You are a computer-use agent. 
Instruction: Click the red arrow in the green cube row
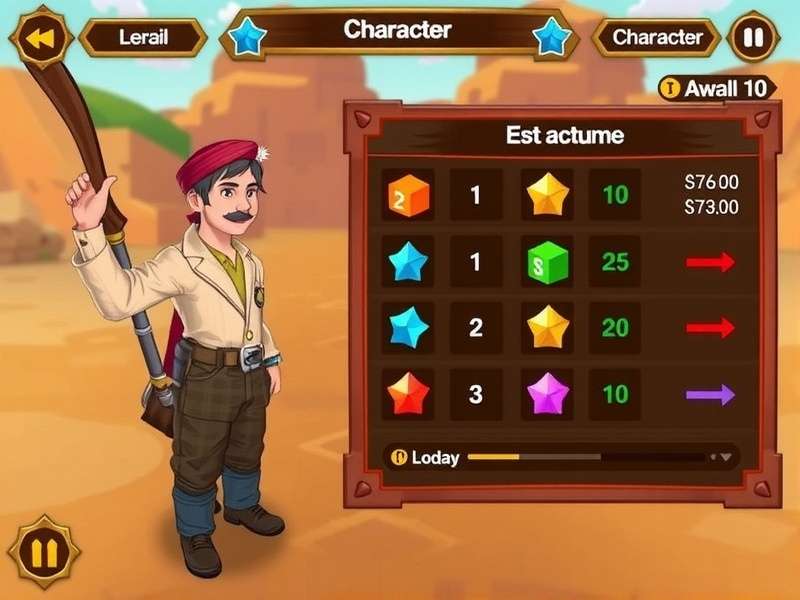710,262
